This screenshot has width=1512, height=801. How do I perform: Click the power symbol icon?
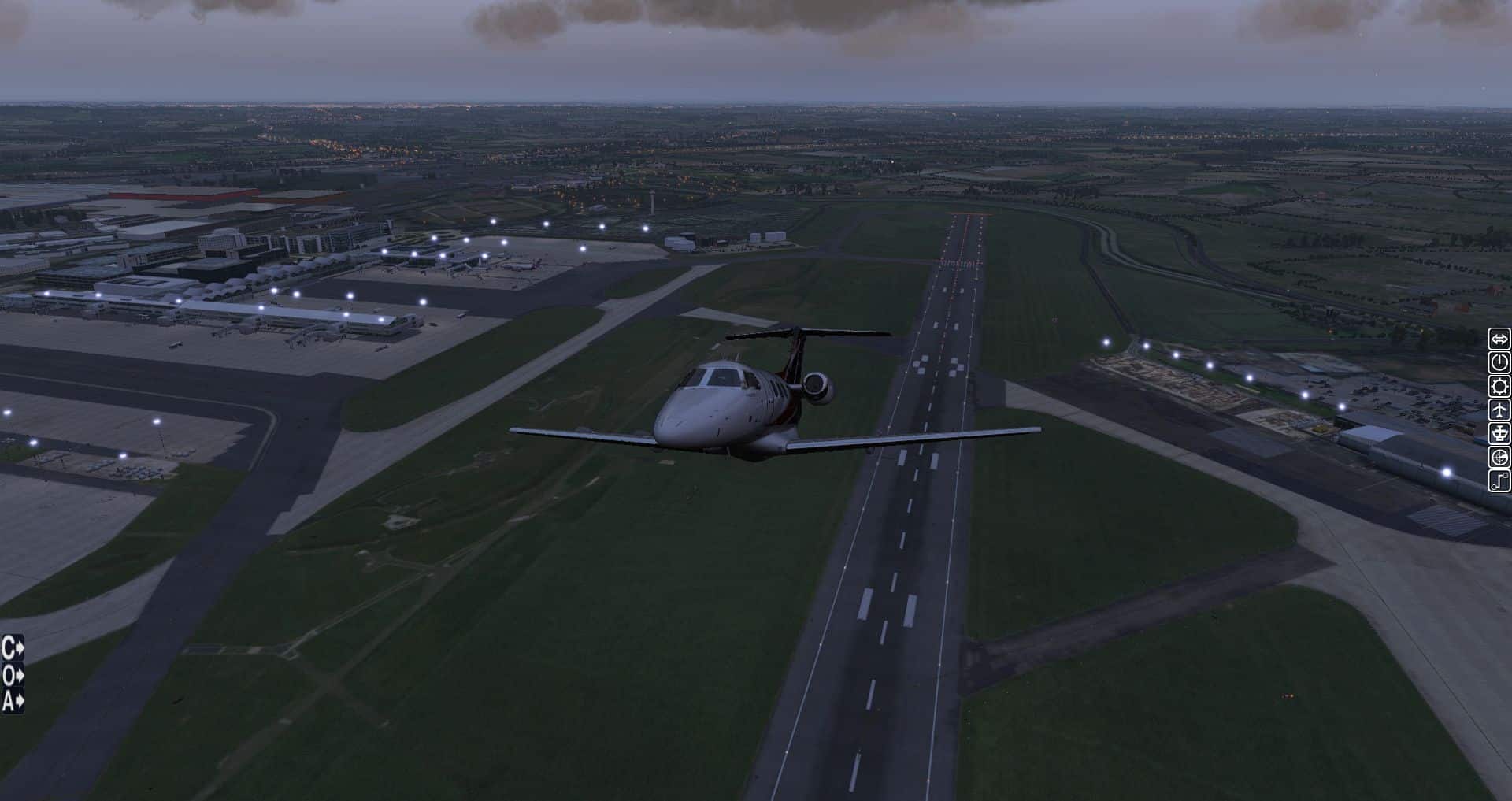[x=1499, y=363]
